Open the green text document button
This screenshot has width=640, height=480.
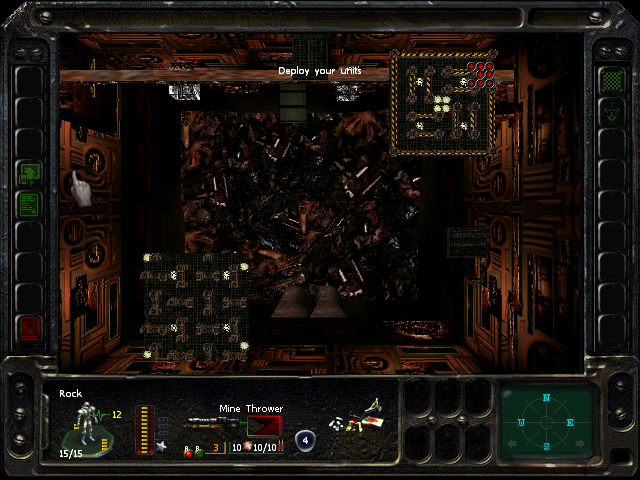tap(30, 205)
